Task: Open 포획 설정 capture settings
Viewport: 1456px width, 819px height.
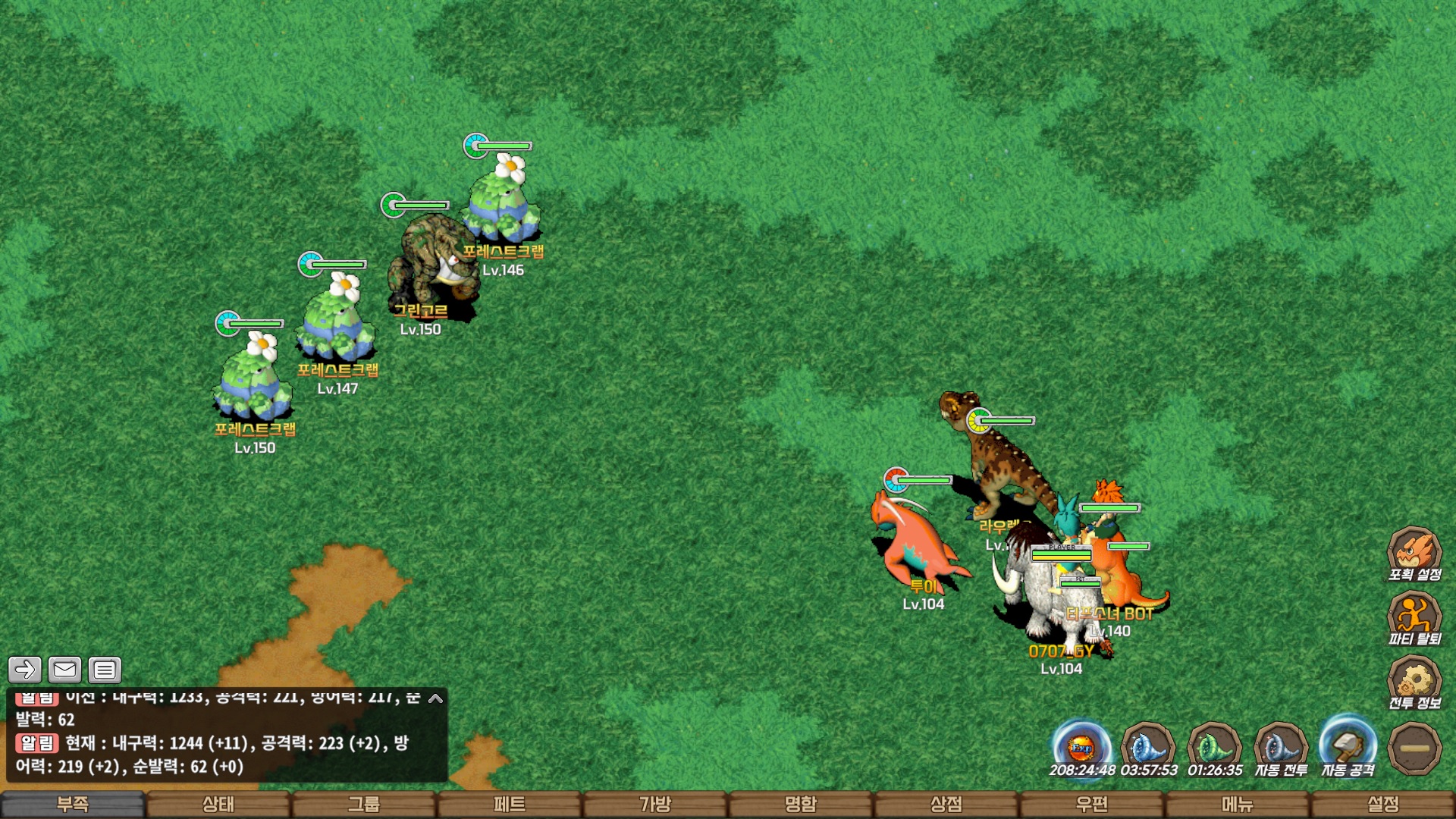Action: tap(1414, 553)
